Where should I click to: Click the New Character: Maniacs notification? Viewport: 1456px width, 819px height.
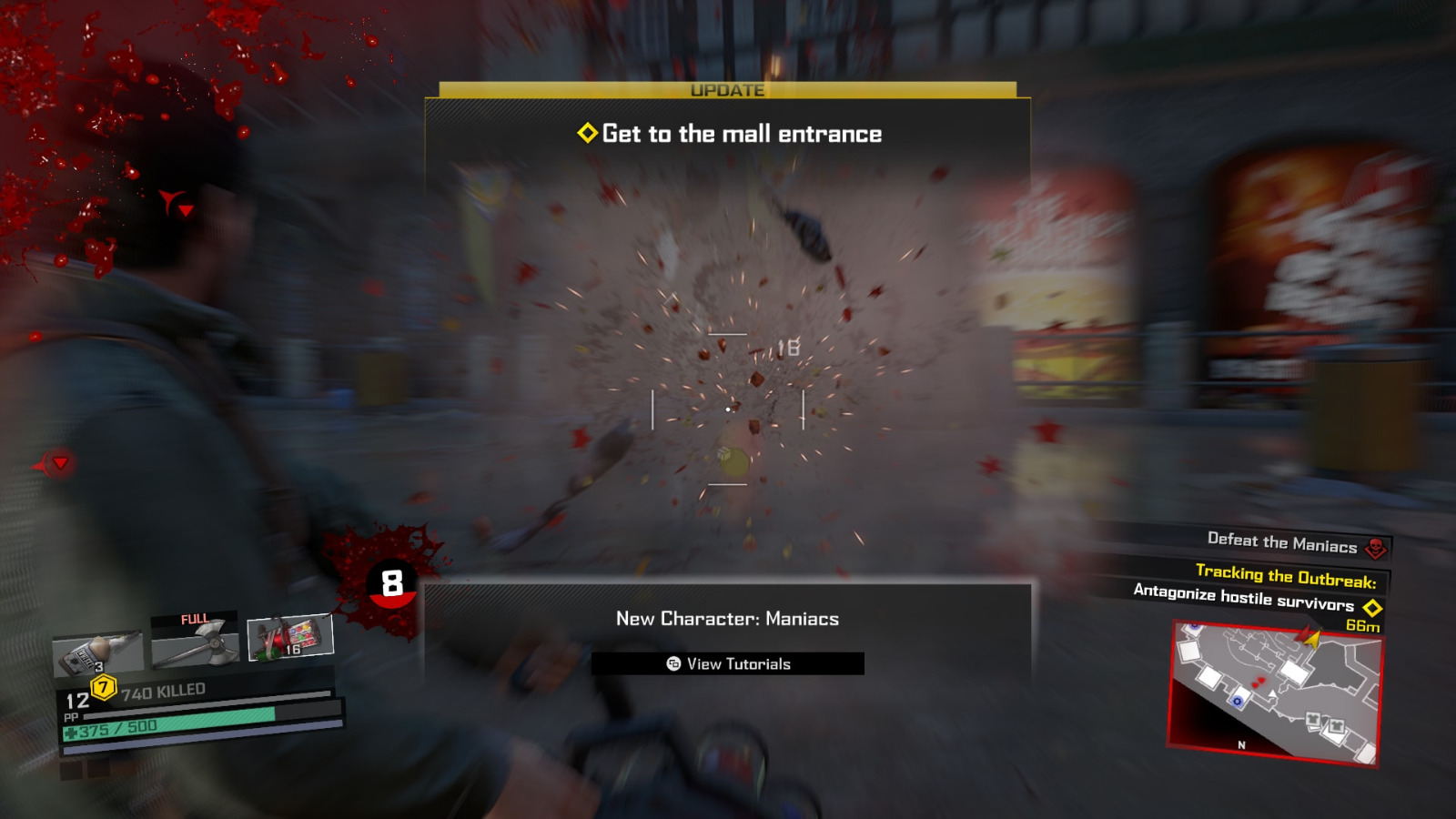click(727, 619)
